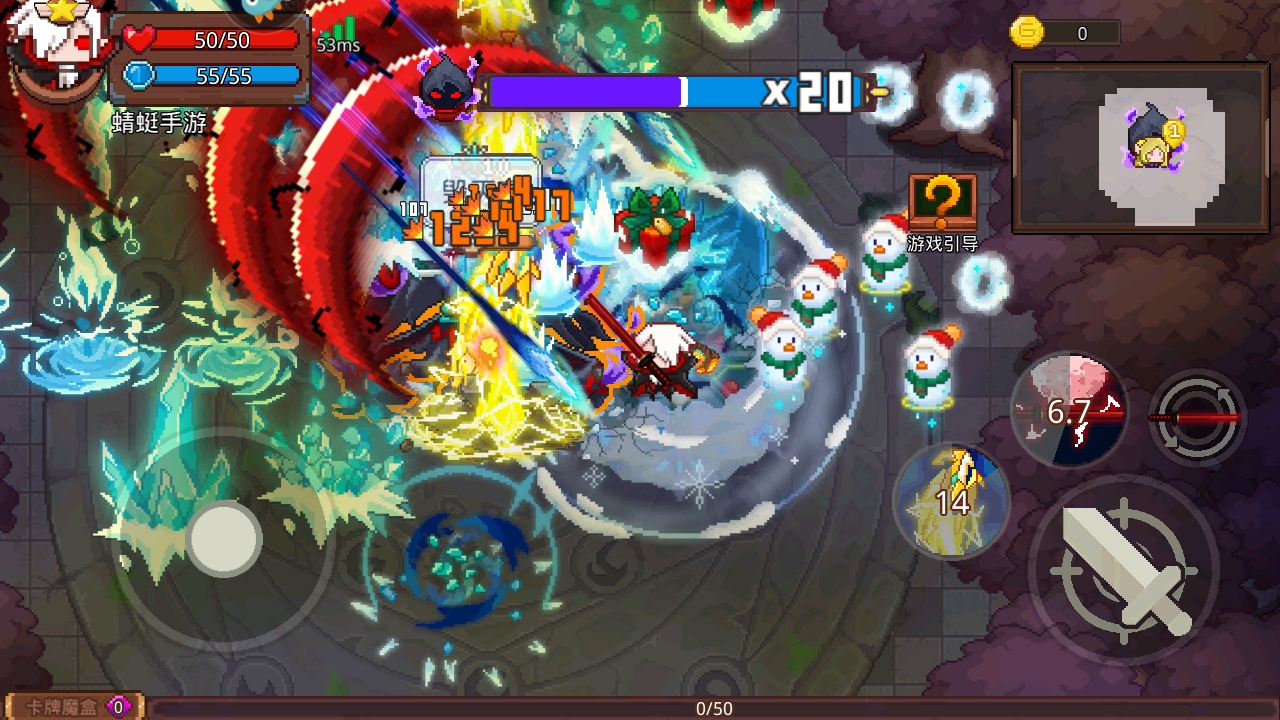
Task: Open the dungeon minimap
Action: [1140, 148]
